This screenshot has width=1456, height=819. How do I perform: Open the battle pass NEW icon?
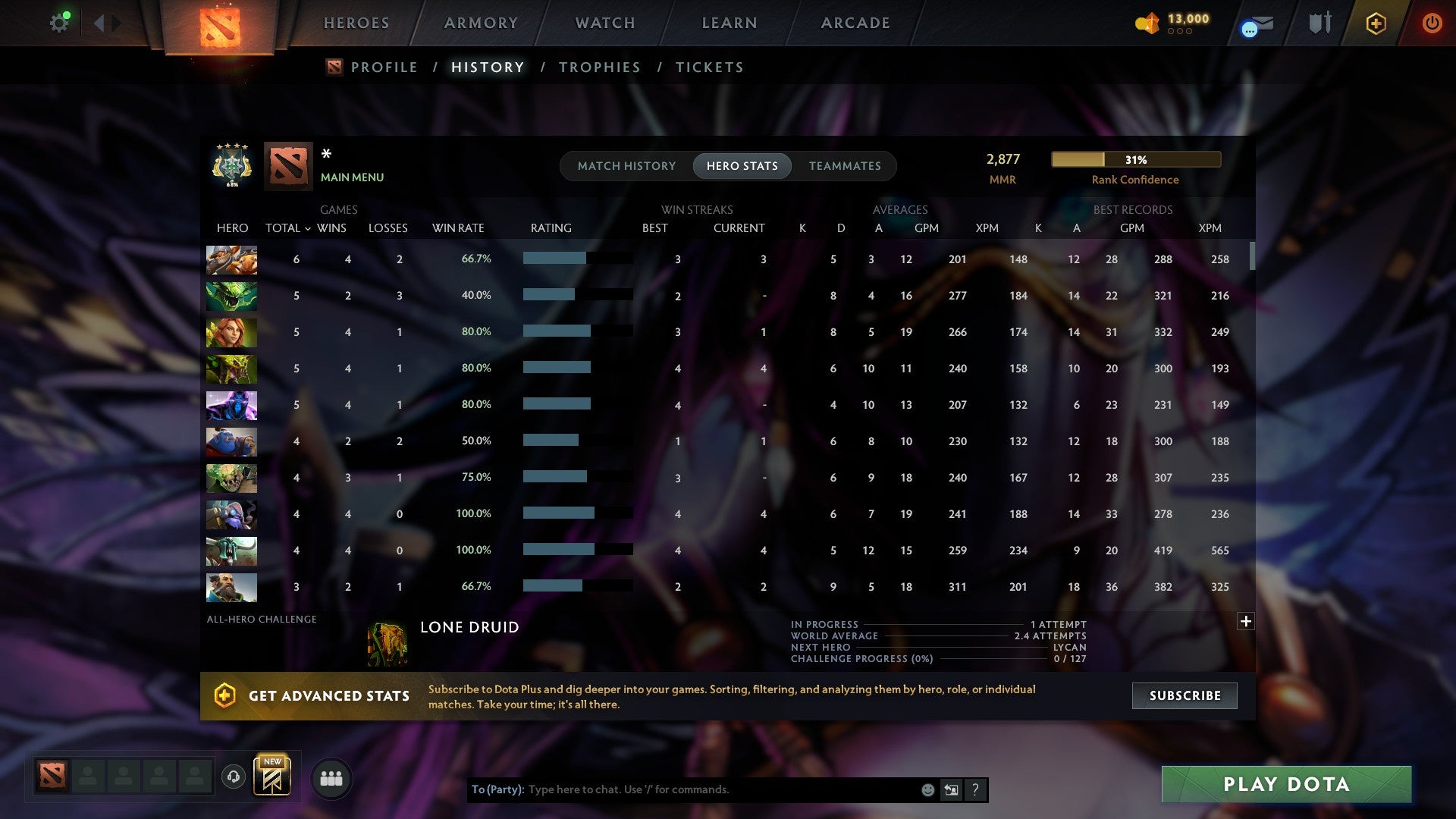coord(273,775)
